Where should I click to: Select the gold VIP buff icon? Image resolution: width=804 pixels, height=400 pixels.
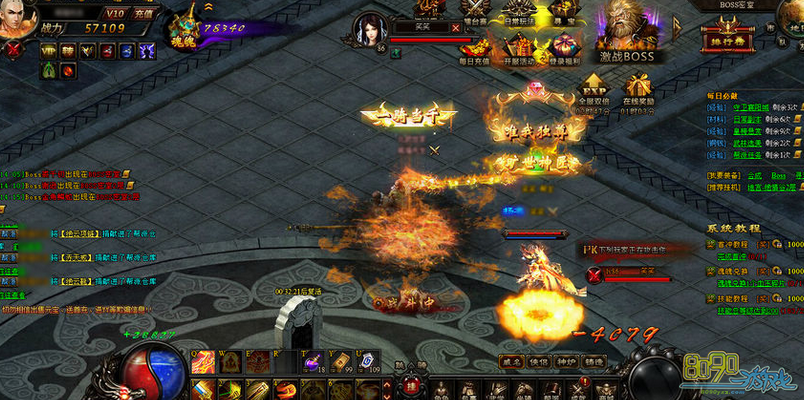pos(47,50)
